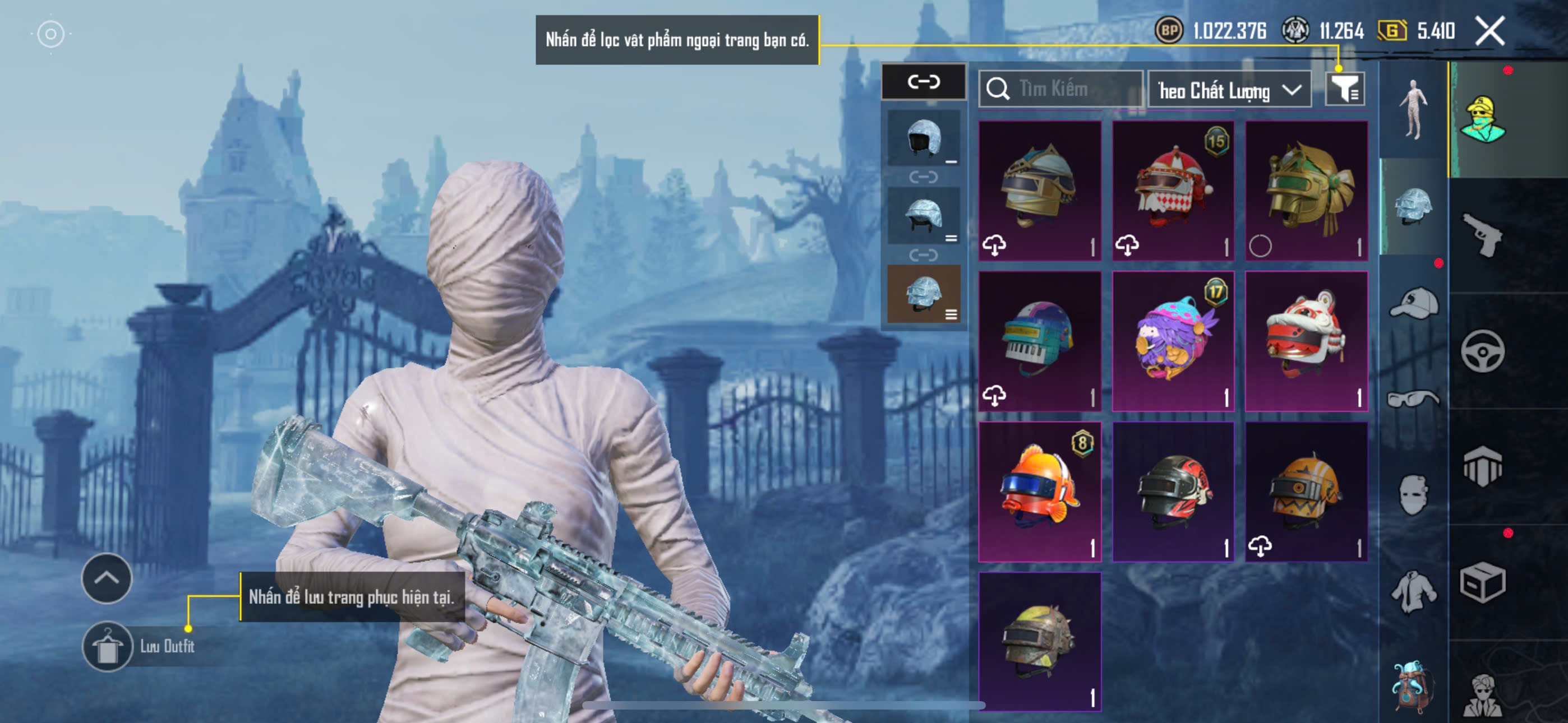Switch to the steering wheel vehicle category
The height and width of the screenshot is (723, 1568).
click(x=1482, y=351)
